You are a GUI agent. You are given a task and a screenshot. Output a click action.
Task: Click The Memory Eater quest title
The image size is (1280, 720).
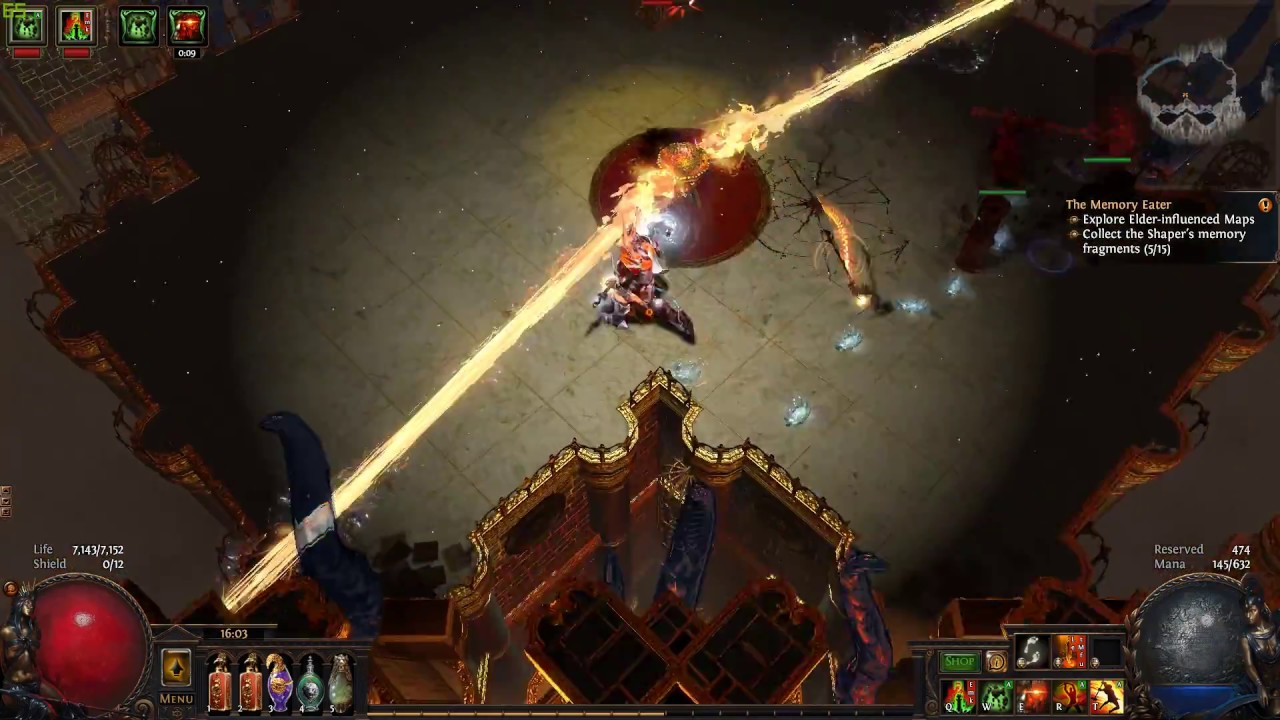[x=1118, y=205]
